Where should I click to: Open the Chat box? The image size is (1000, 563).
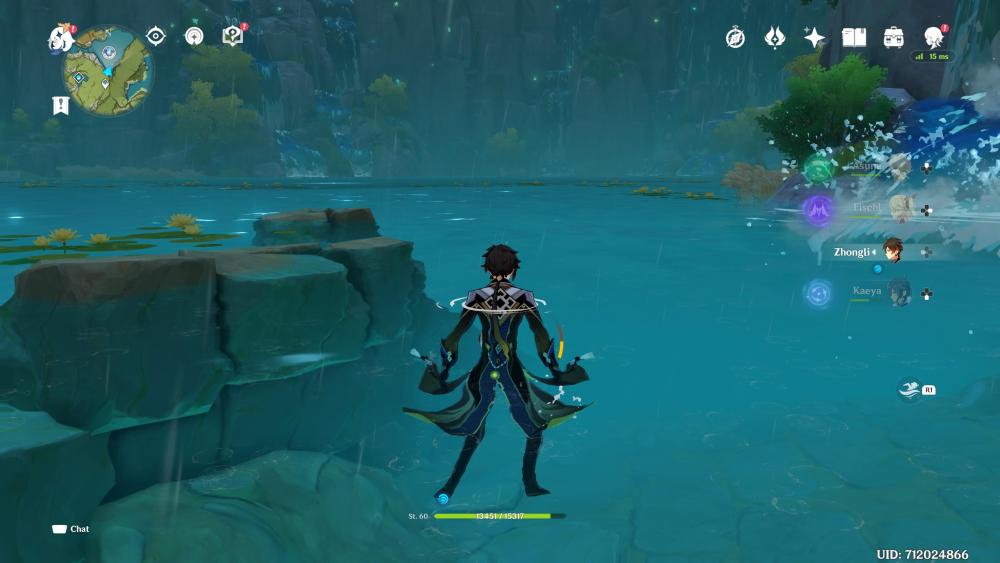[x=70, y=529]
